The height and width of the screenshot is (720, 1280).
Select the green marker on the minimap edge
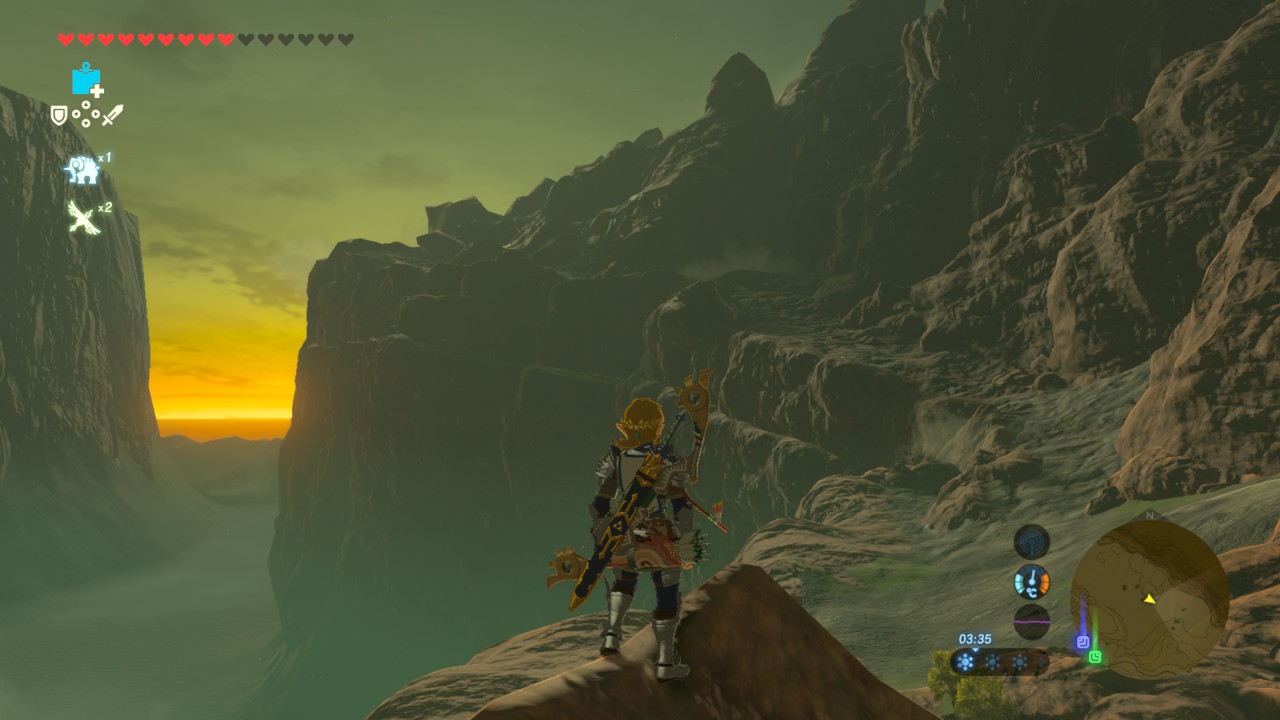coord(1096,657)
